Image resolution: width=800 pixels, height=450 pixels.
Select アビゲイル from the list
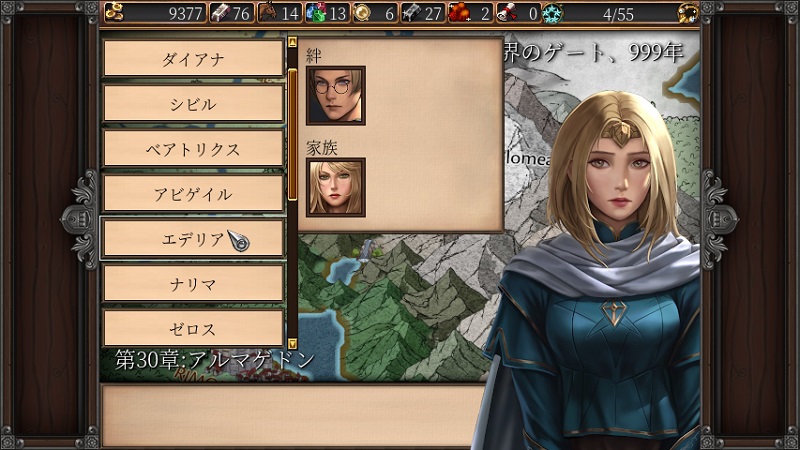(193, 194)
